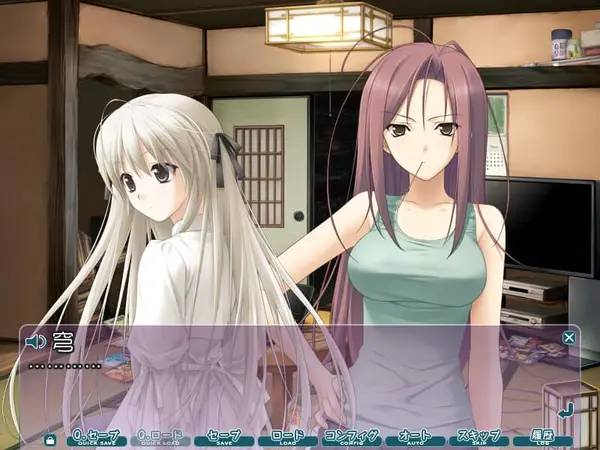The height and width of the screenshot is (450, 600).
Task: Choose Quick Load from the bottom bar
Action: (160, 438)
